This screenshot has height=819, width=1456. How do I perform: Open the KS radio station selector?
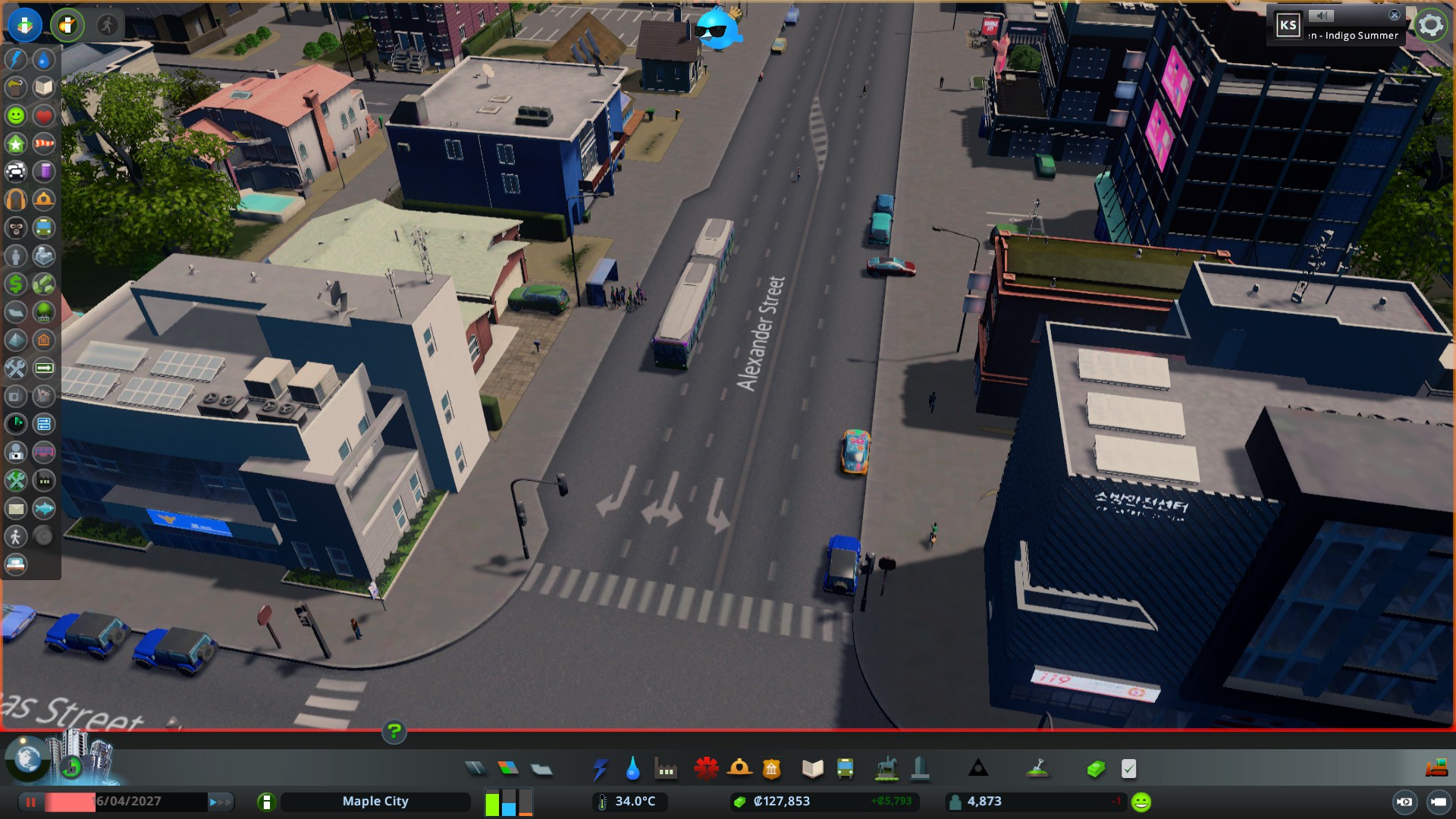(x=1287, y=24)
